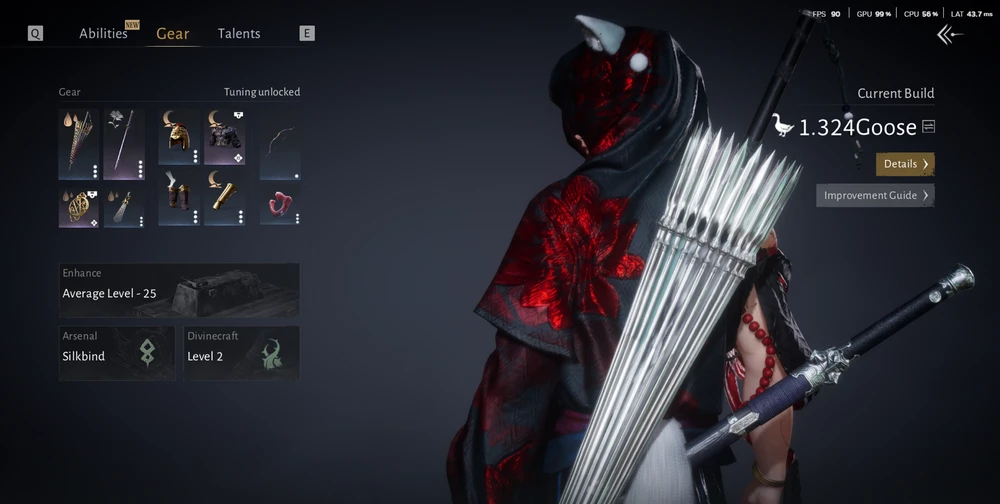Open the Talents tab
Screen dimensions: 1000x504
239,34
